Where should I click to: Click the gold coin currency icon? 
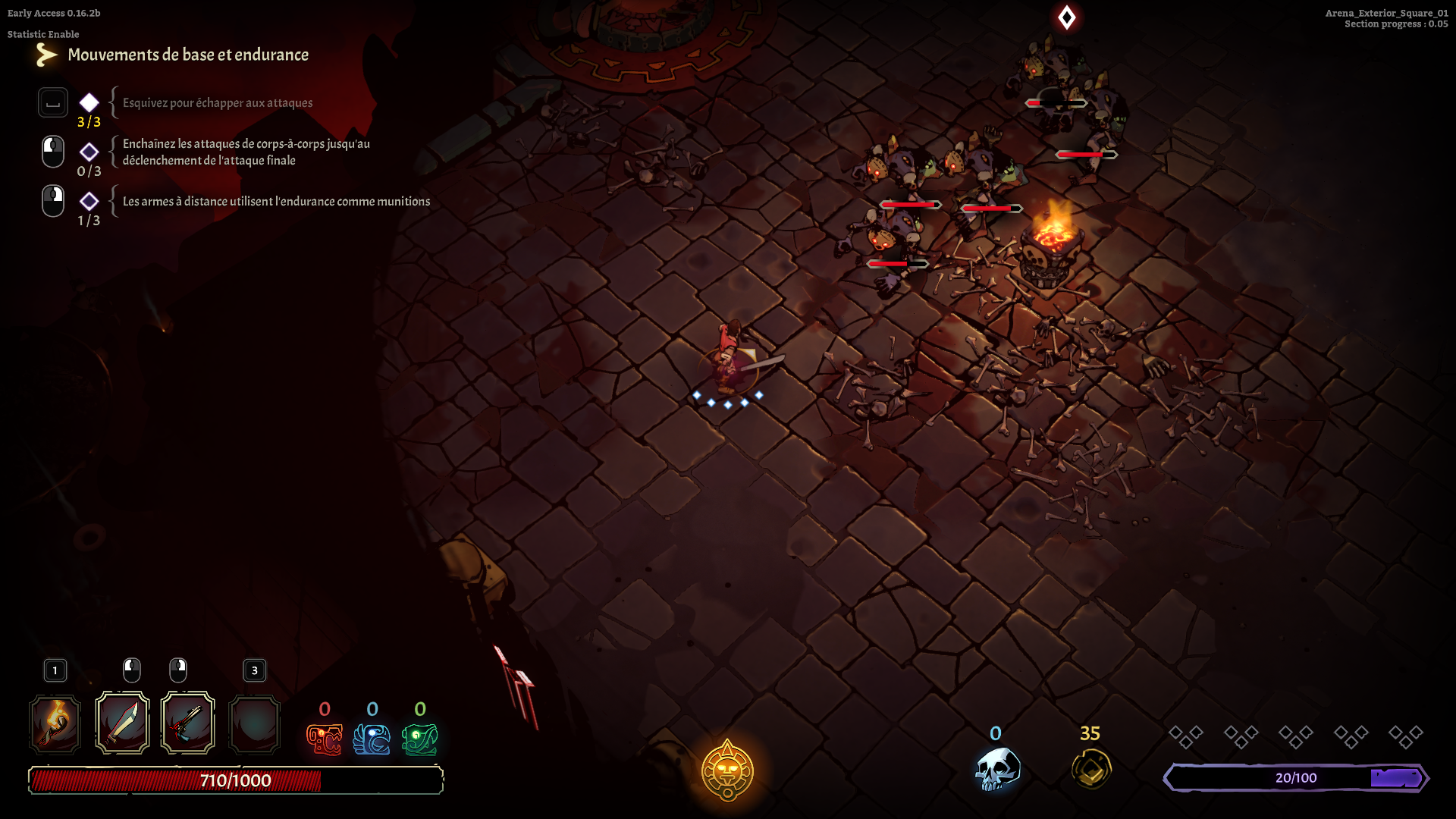pos(1091,769)
